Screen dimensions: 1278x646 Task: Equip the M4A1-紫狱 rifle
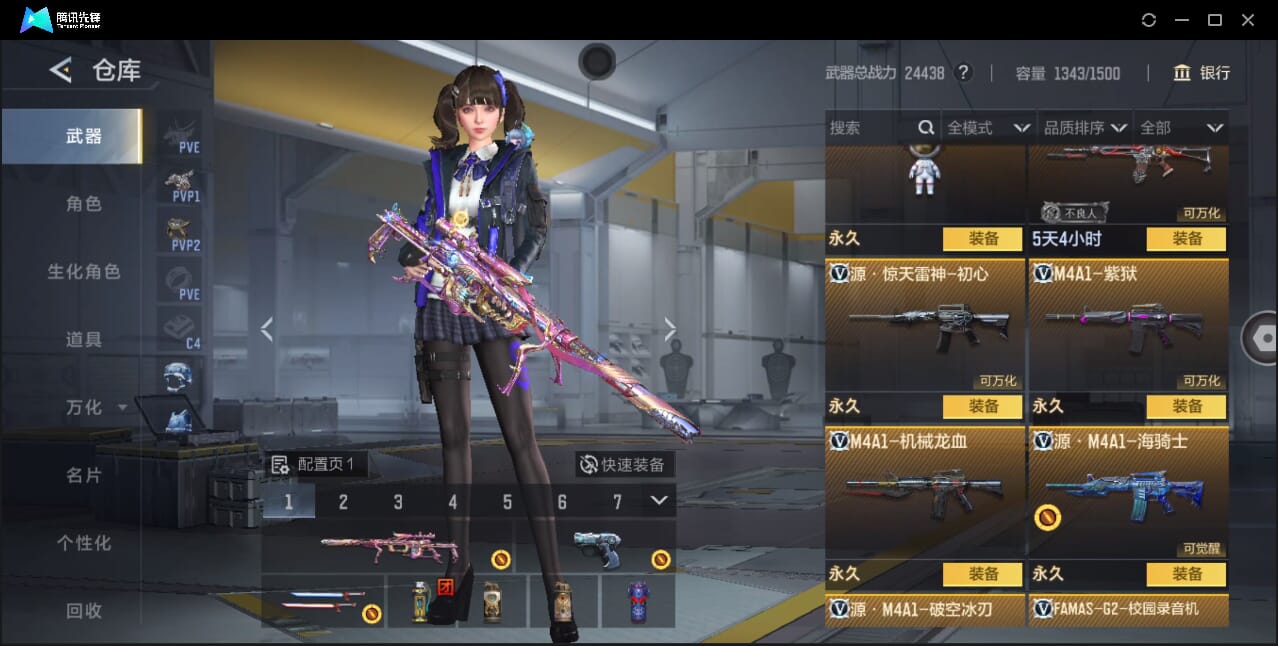click(1186, 407)
